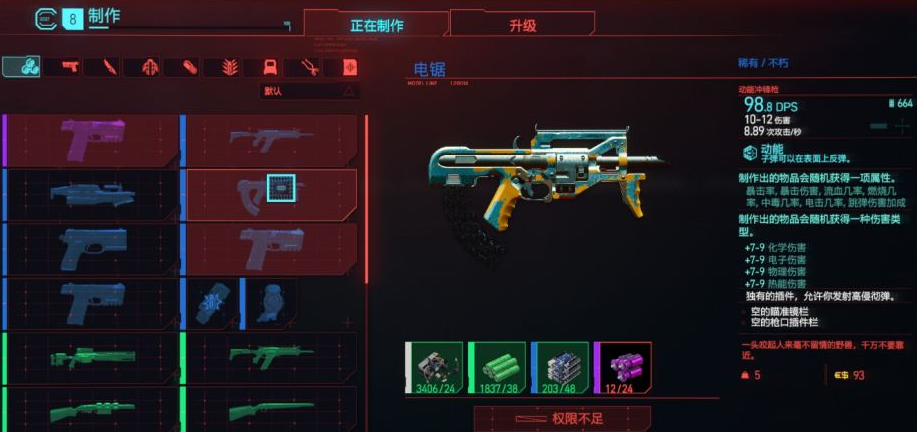This screenshot has height=432, width=917.
Task: Open the 默认 sort dropdown
Action: click(x=309, y=91)
